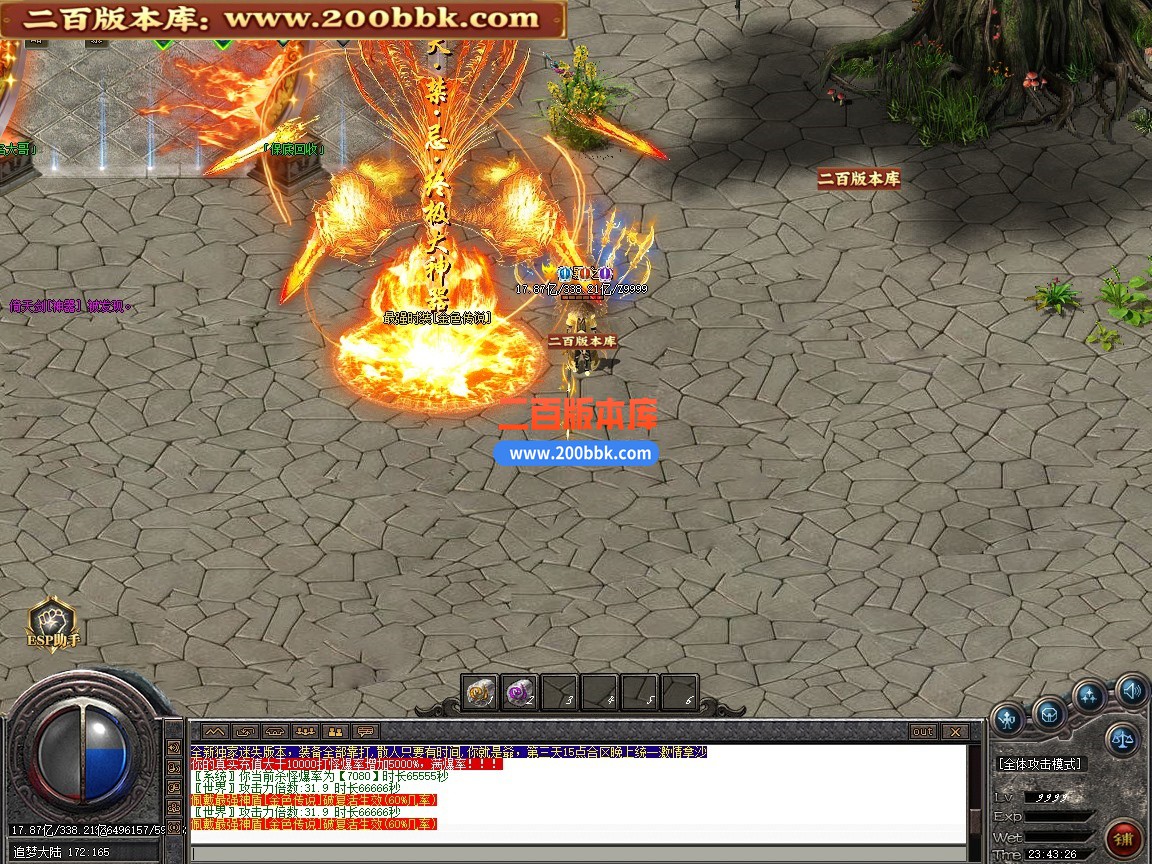Open the bag inventory
Image resolution: width=1152 pixels, height=864 pixels.
1049,713
